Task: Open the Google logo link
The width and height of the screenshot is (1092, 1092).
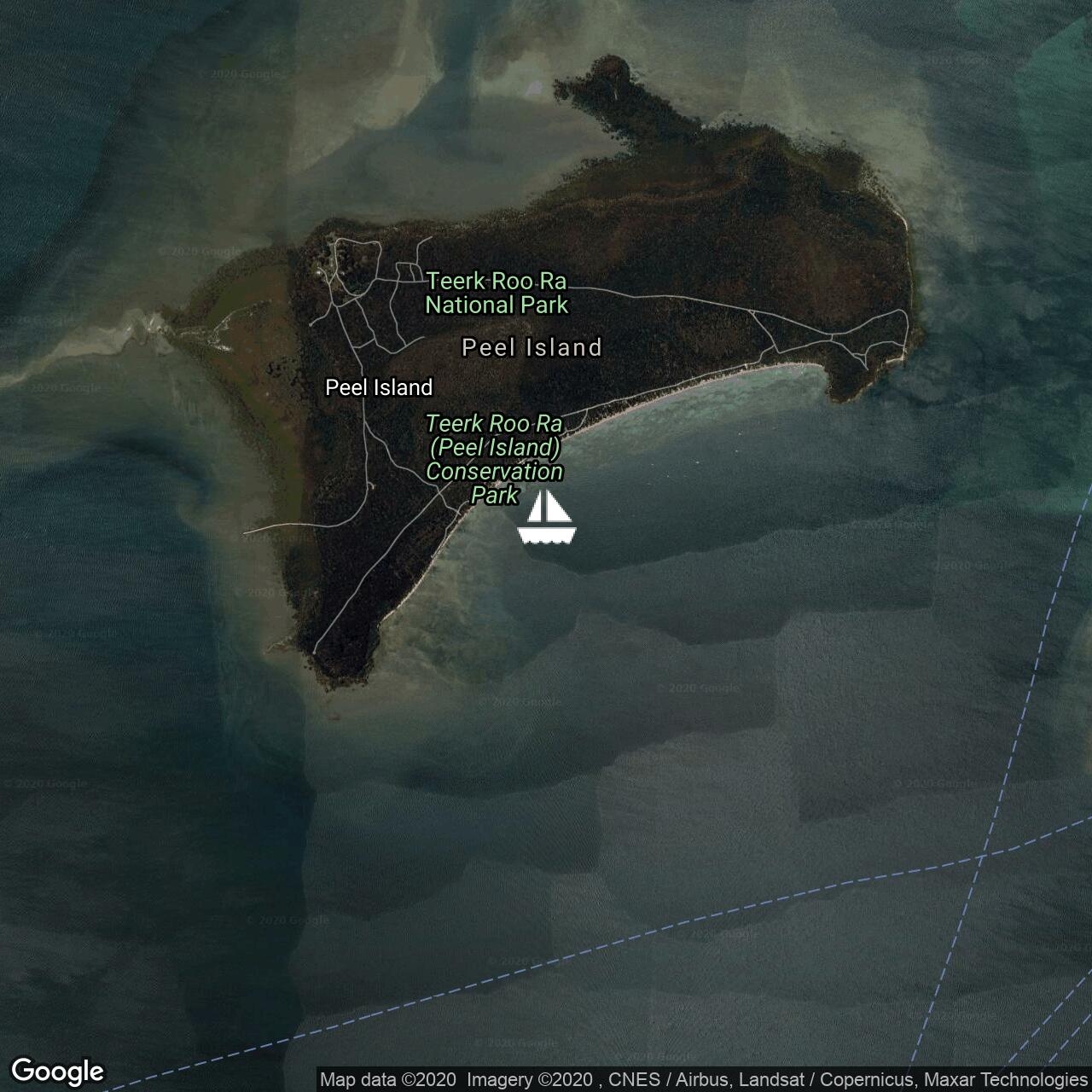Action: [57, 1071]
